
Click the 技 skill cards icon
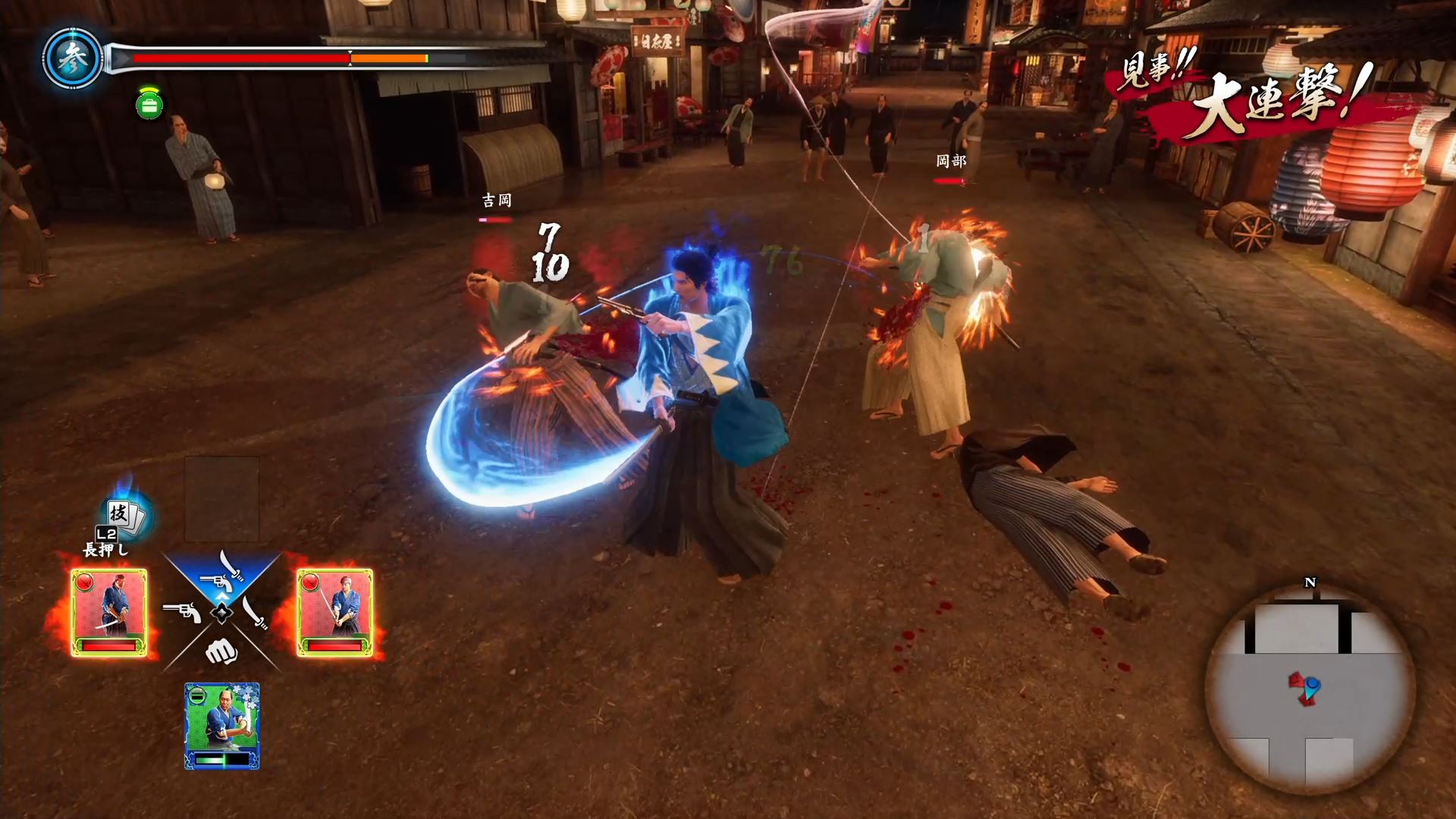125,515
